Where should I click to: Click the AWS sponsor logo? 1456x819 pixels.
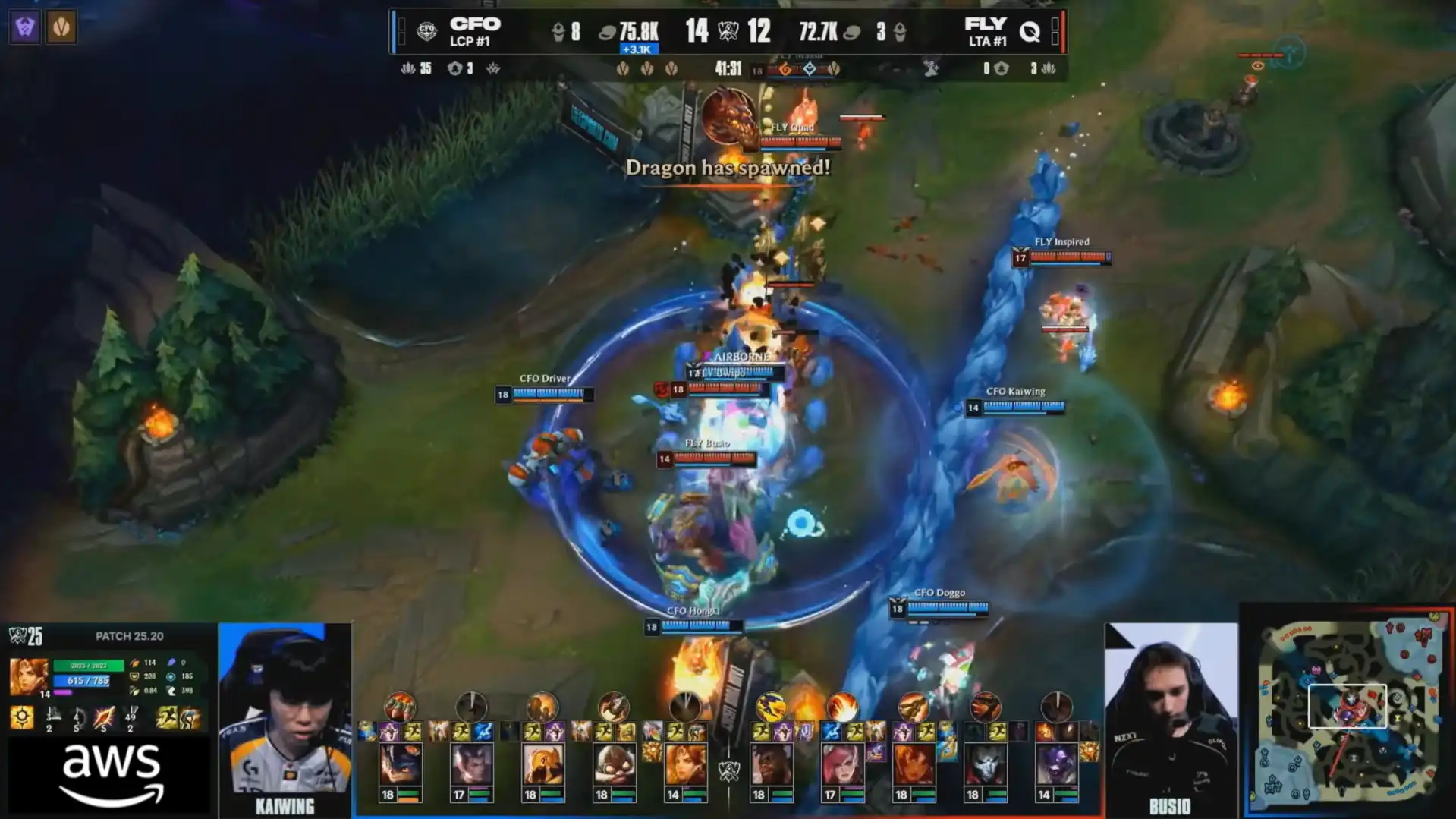[112, 774]
